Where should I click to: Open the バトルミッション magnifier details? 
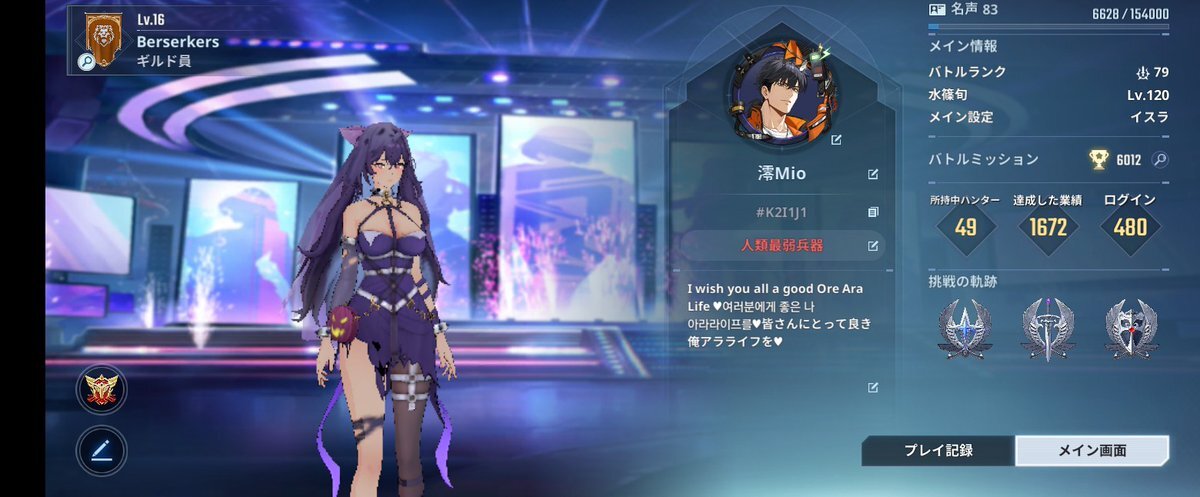[x=1160, y=159]
